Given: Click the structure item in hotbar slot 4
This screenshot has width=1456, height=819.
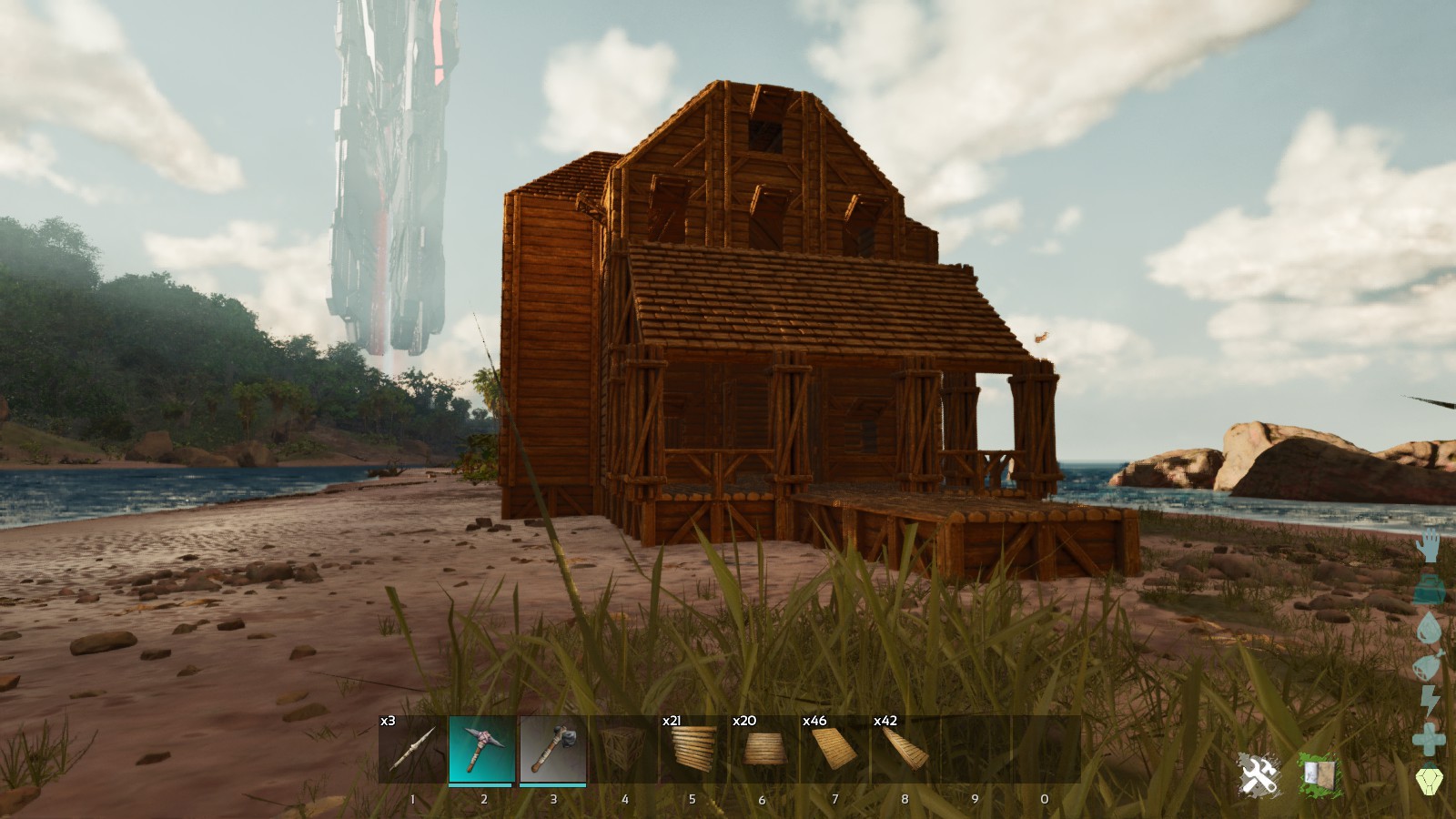Looking at the screenshot, I should coord(624,748).
